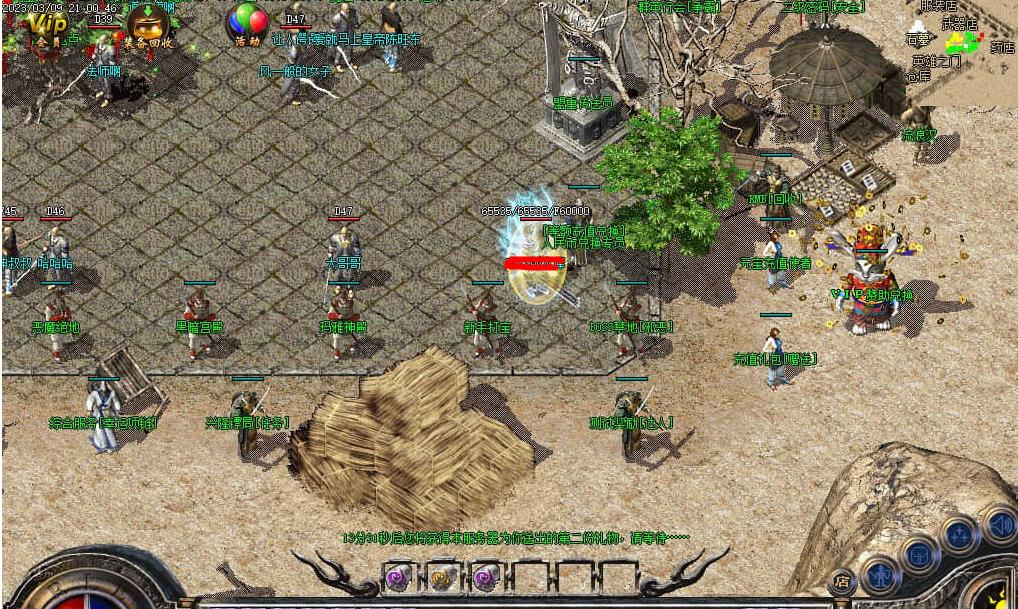Open the equipment recycle pot icon
The width and height of the screenshot is (1018, 609).
point(149,27)
